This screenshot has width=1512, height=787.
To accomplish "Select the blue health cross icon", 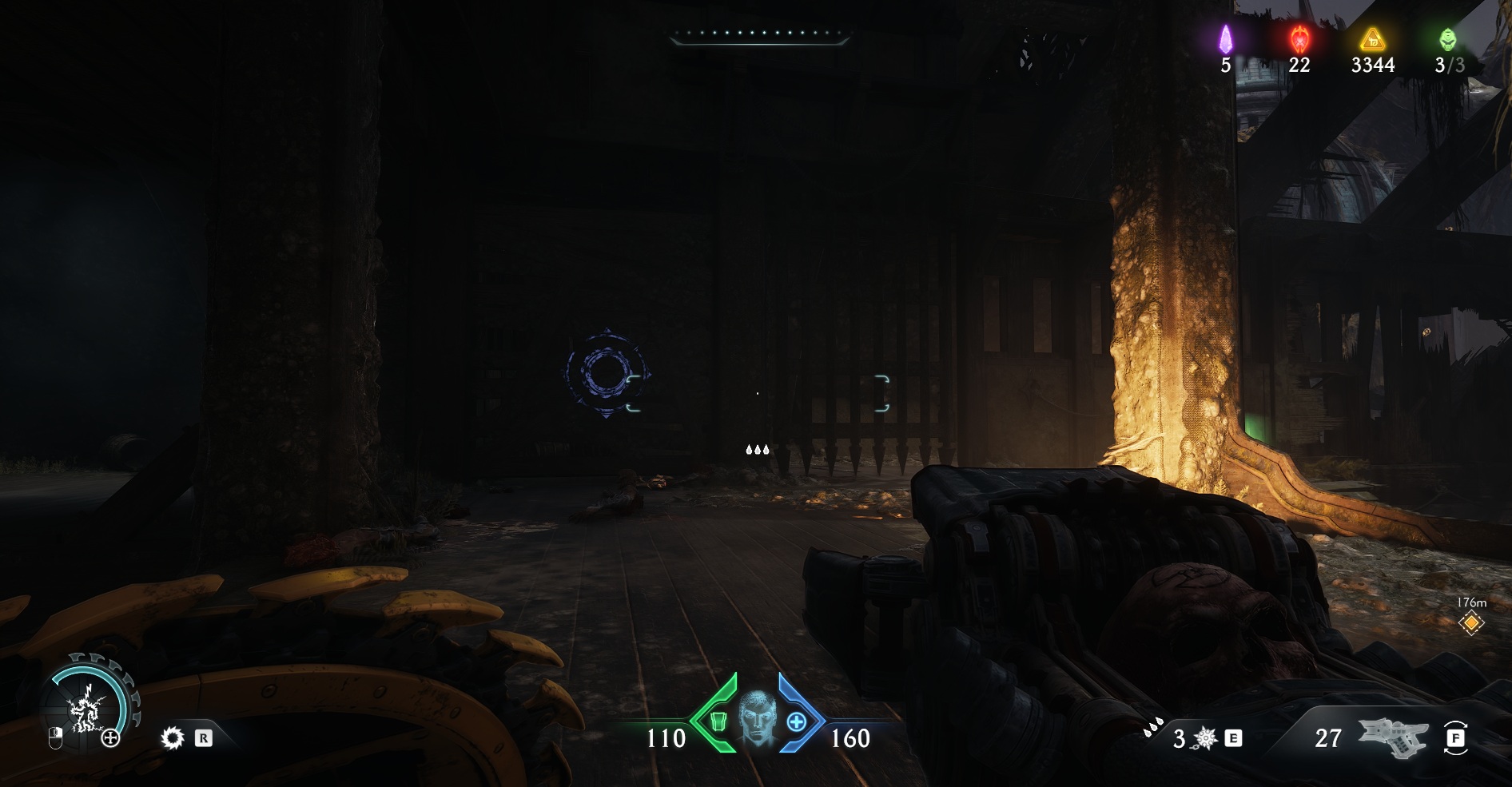I will (796, 721).
